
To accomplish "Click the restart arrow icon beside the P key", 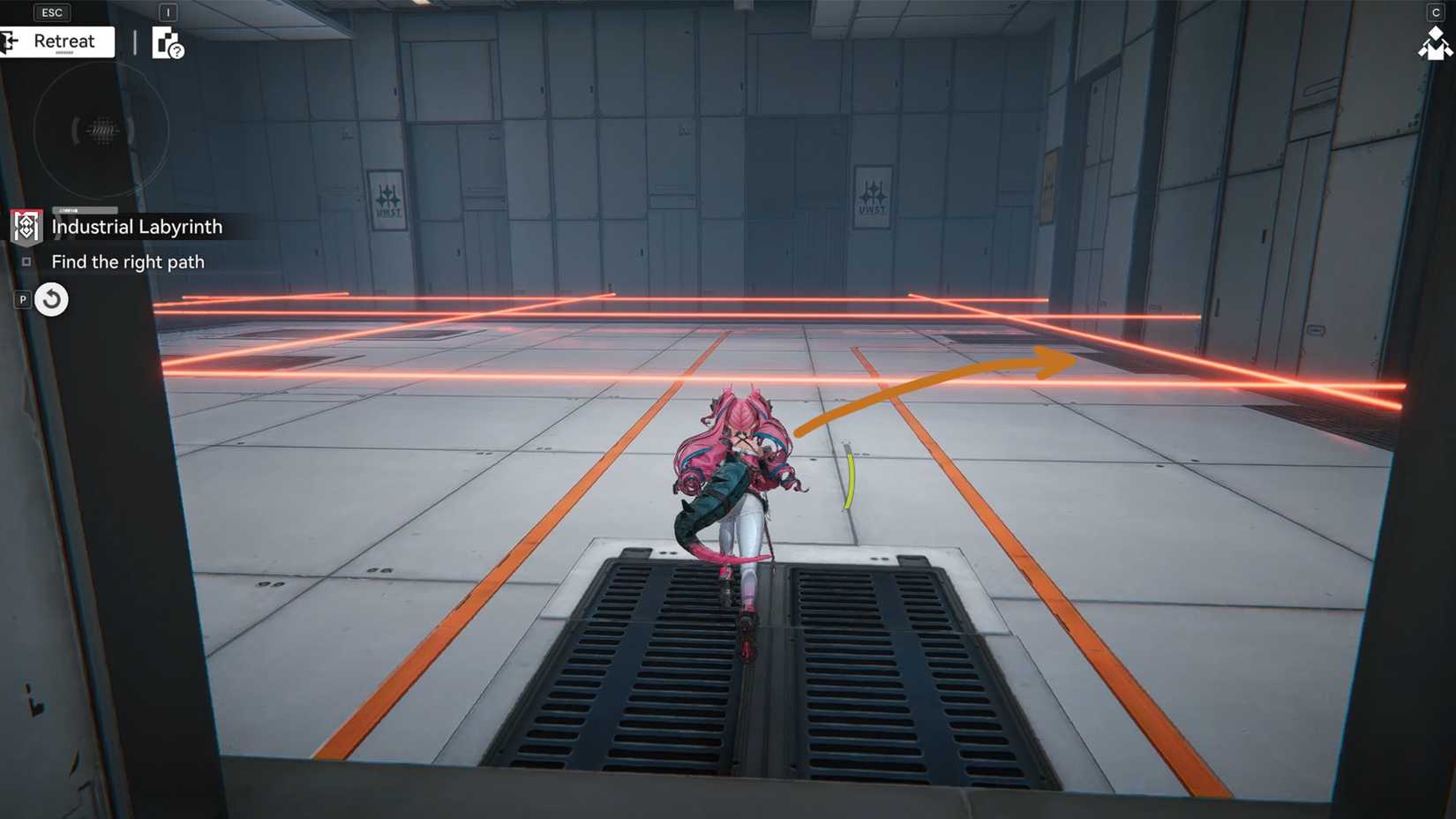I will coord(52,299).
